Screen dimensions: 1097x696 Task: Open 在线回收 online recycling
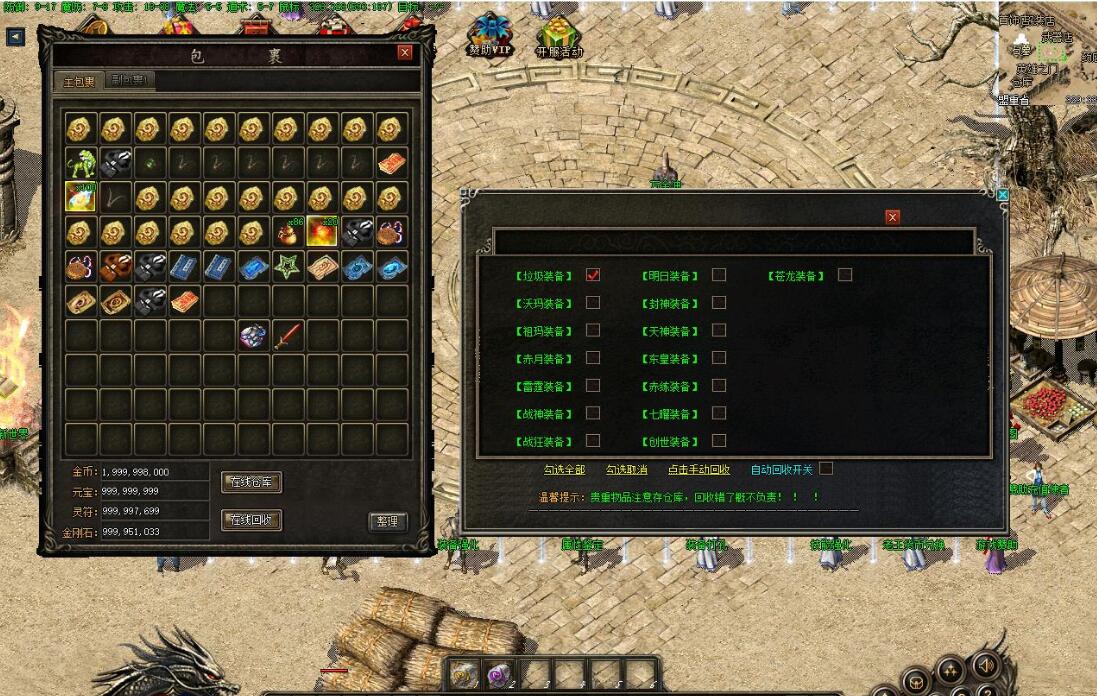coord(251,520)
